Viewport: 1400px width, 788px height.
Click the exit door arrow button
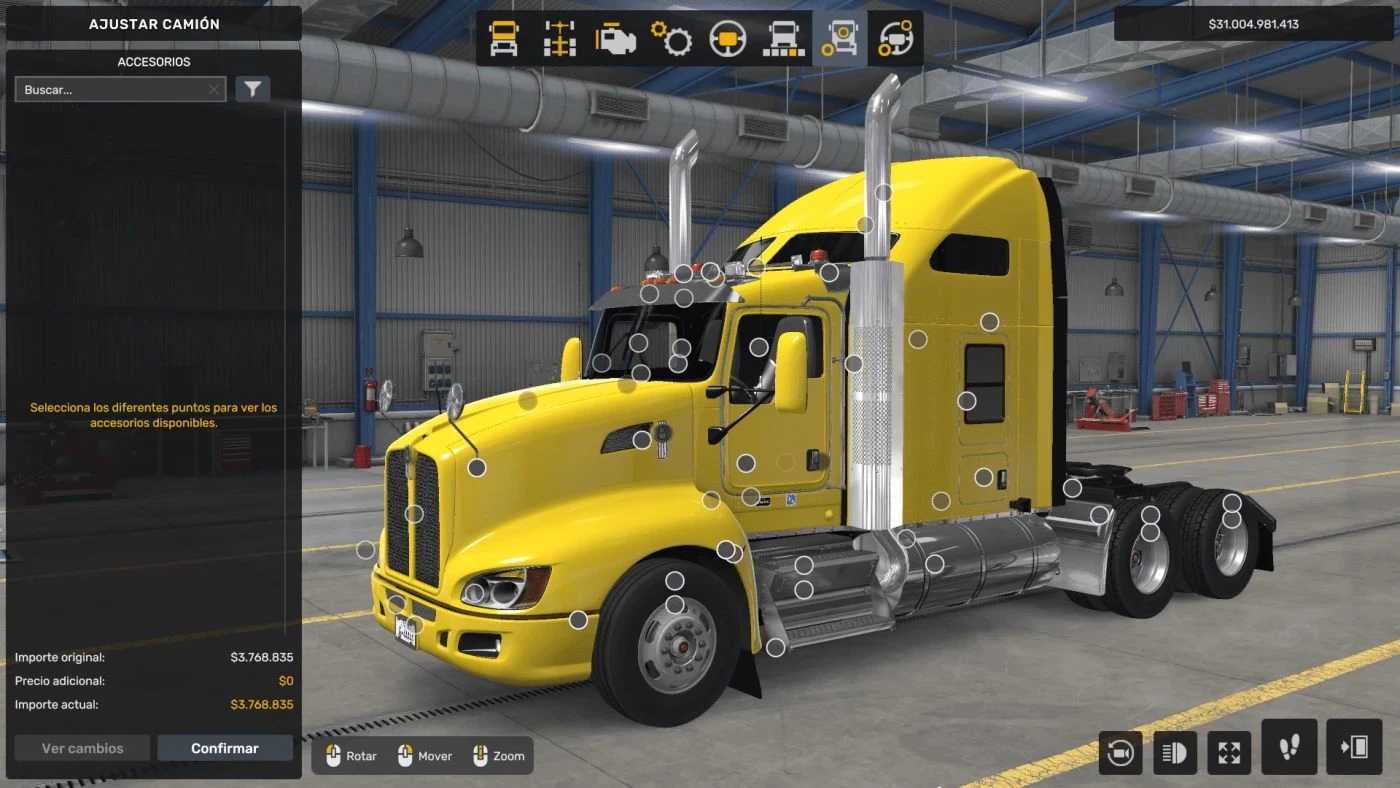pos(1353,747)
